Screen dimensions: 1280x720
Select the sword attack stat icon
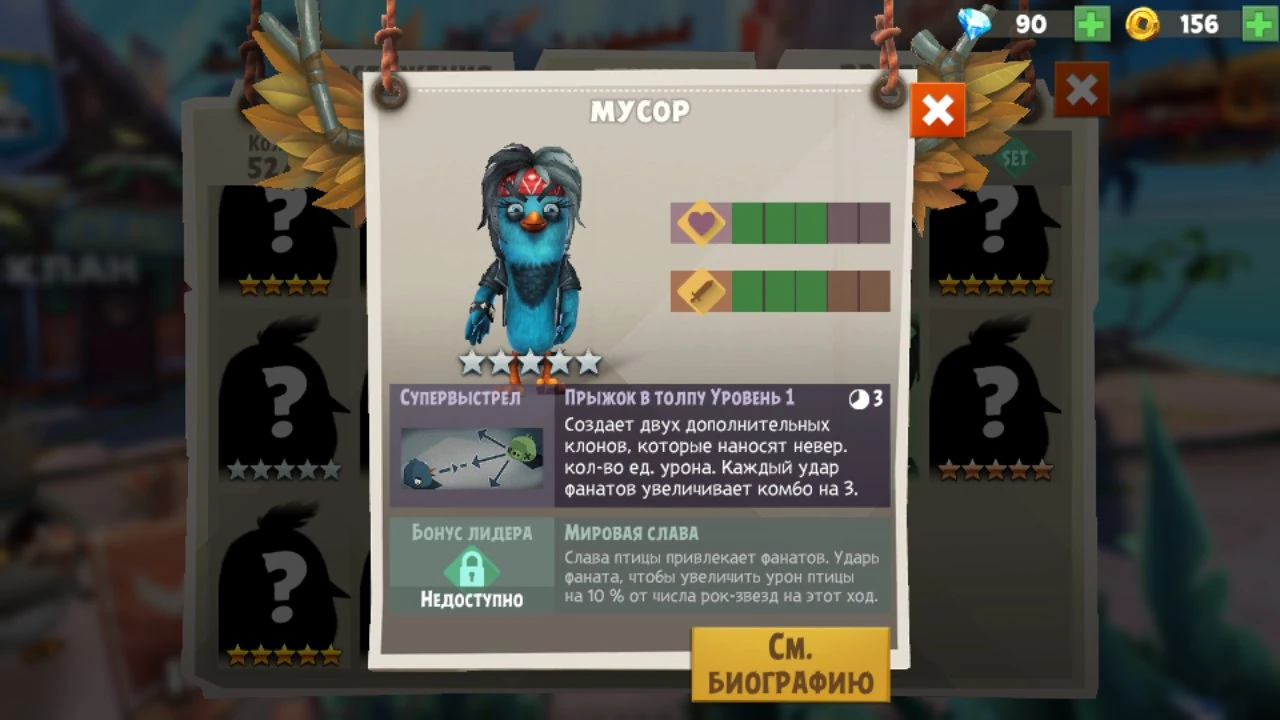click(700, 290)
